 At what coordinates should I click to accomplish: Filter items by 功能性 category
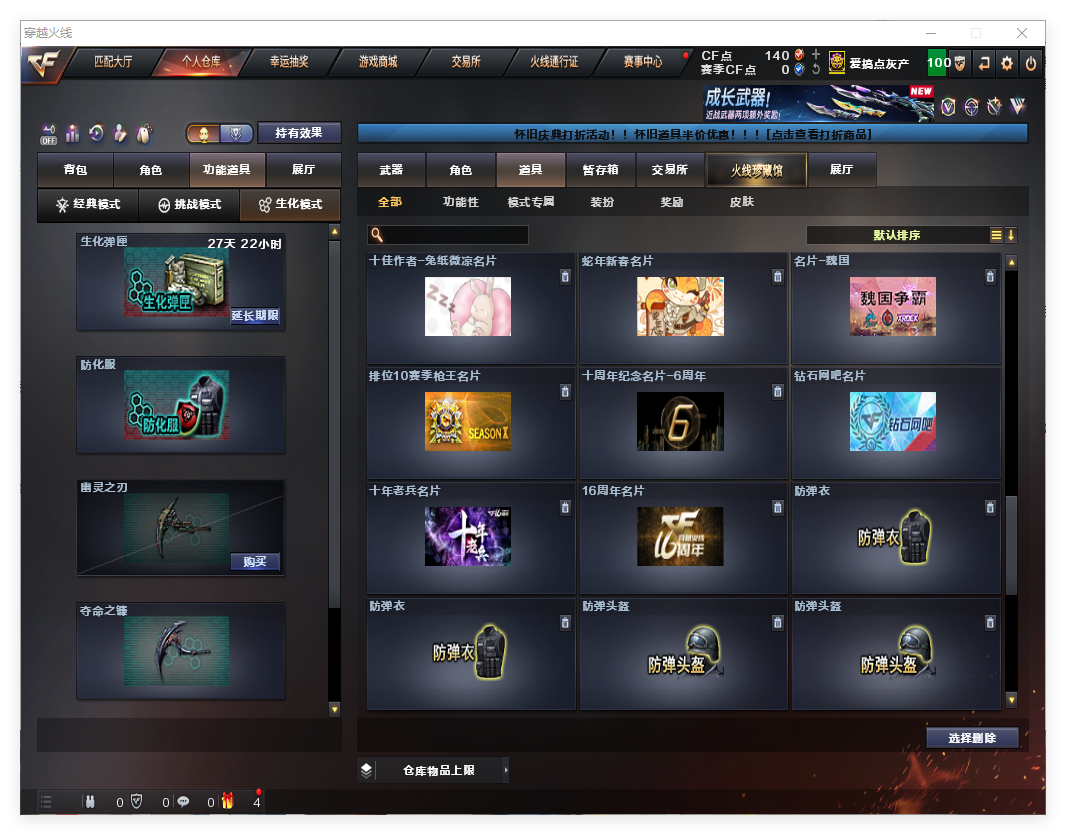[x=461, y=202]
